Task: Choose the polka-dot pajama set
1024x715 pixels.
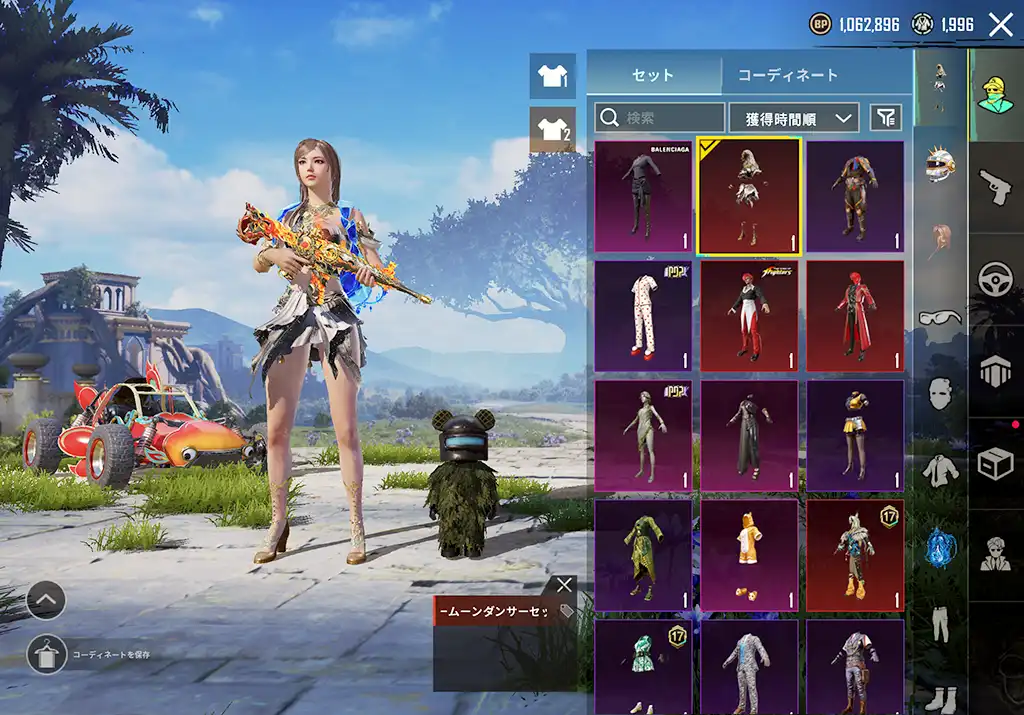Action: 644,316
